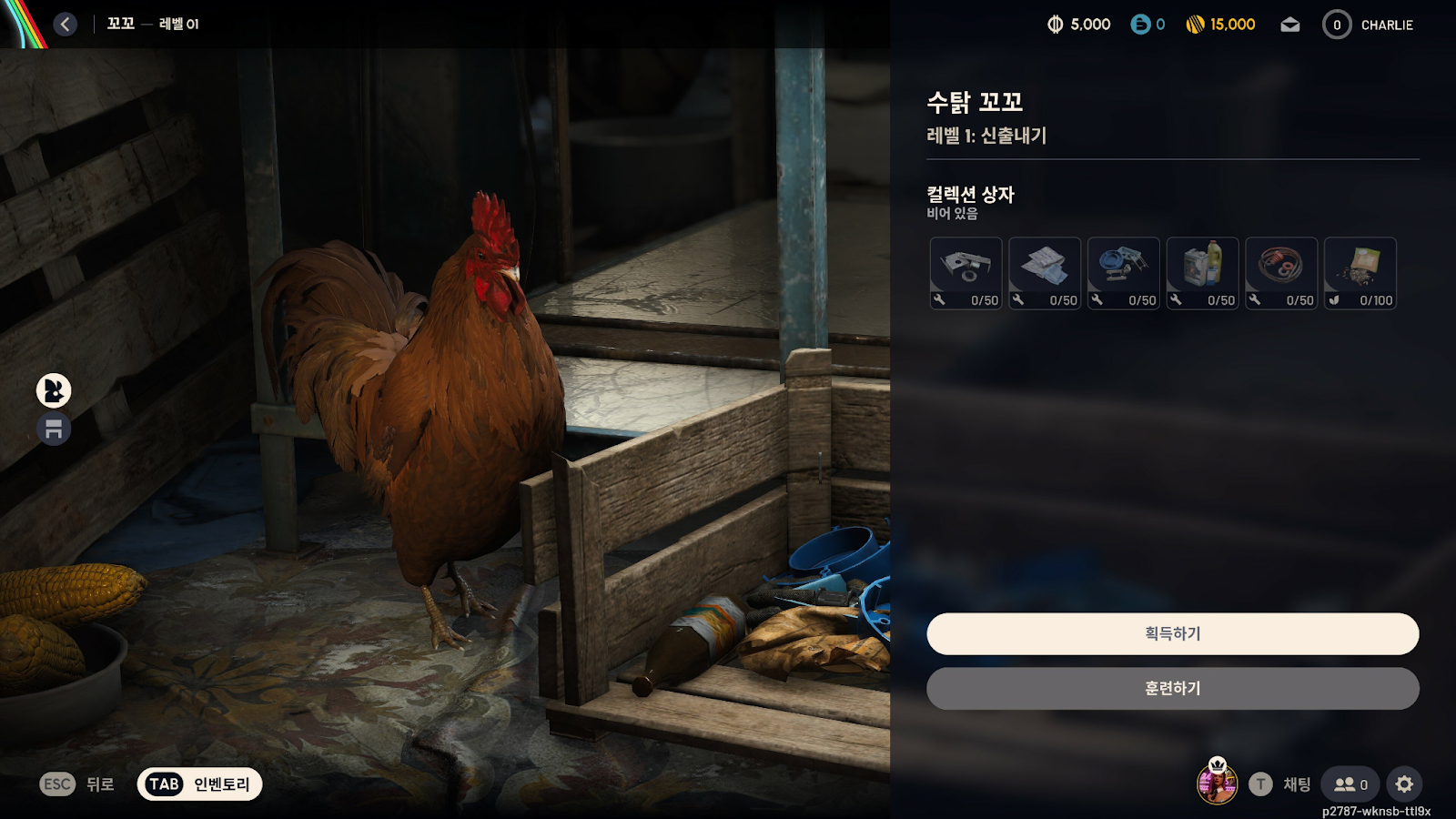
Task: Click the player avatar portrait with crown
Action: (x=1217, y=783)
